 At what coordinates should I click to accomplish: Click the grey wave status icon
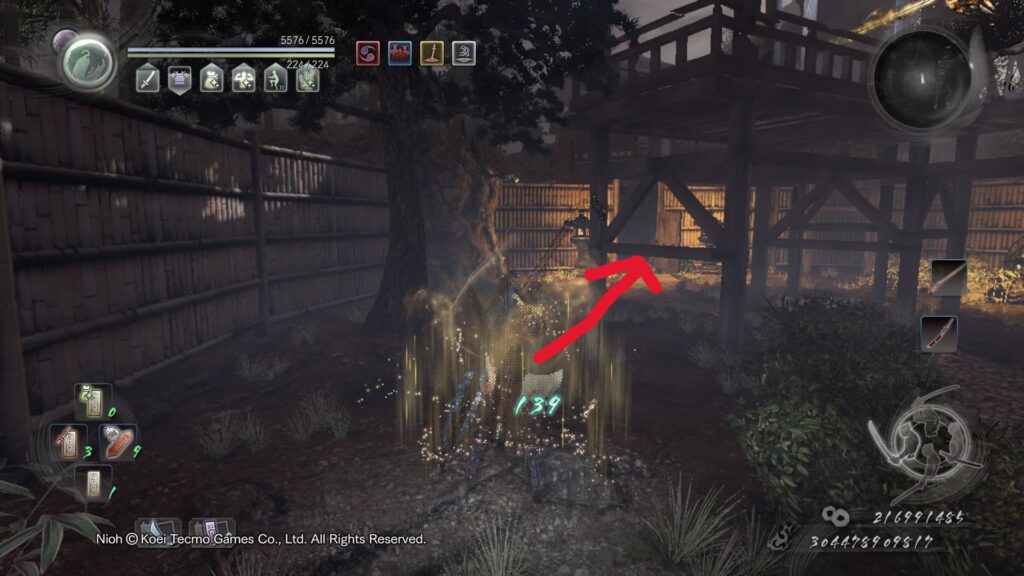point(463,53)
